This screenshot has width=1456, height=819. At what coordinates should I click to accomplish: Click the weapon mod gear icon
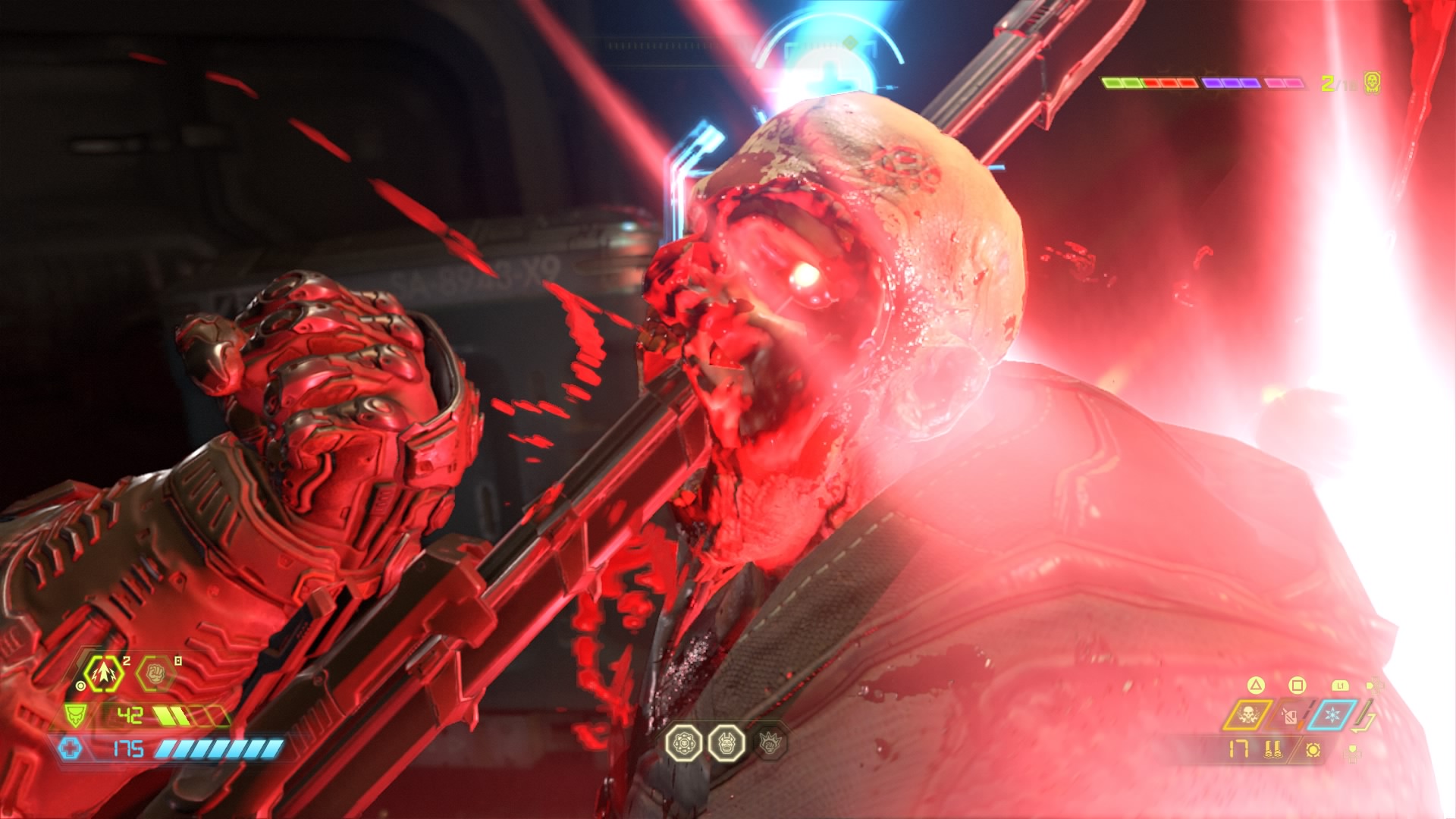tap(1313, 750)
